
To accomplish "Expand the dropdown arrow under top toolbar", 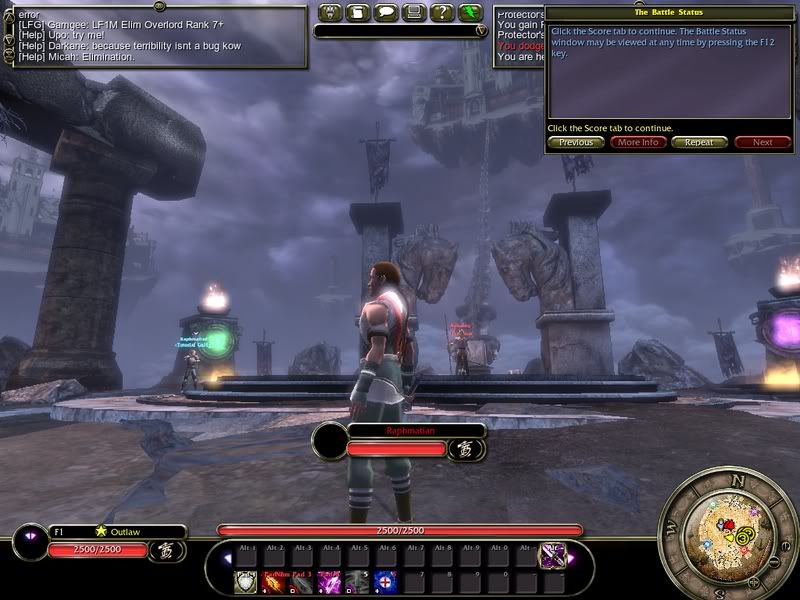I will pyautogui.click(x=481, y=31).
